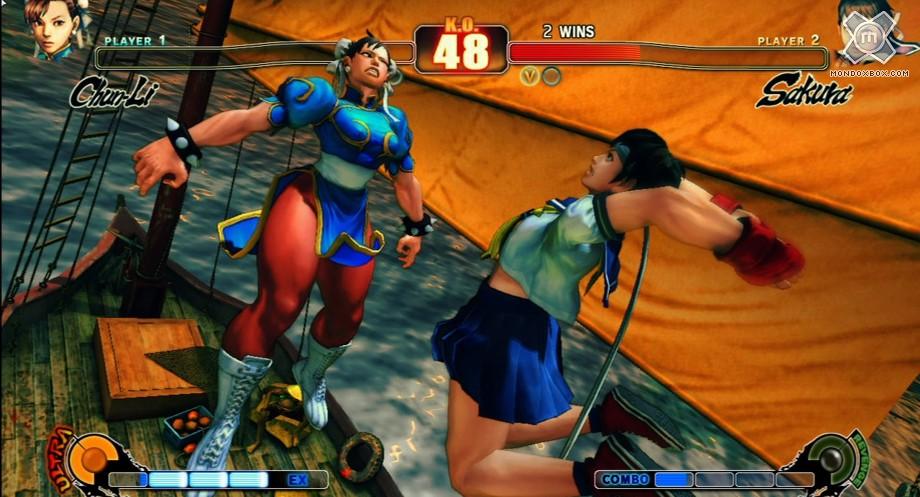This screenshot has height=497, width=920.
Task: Click Player 2's green Revenge gauge icon
Action: [x=828, y=459]
